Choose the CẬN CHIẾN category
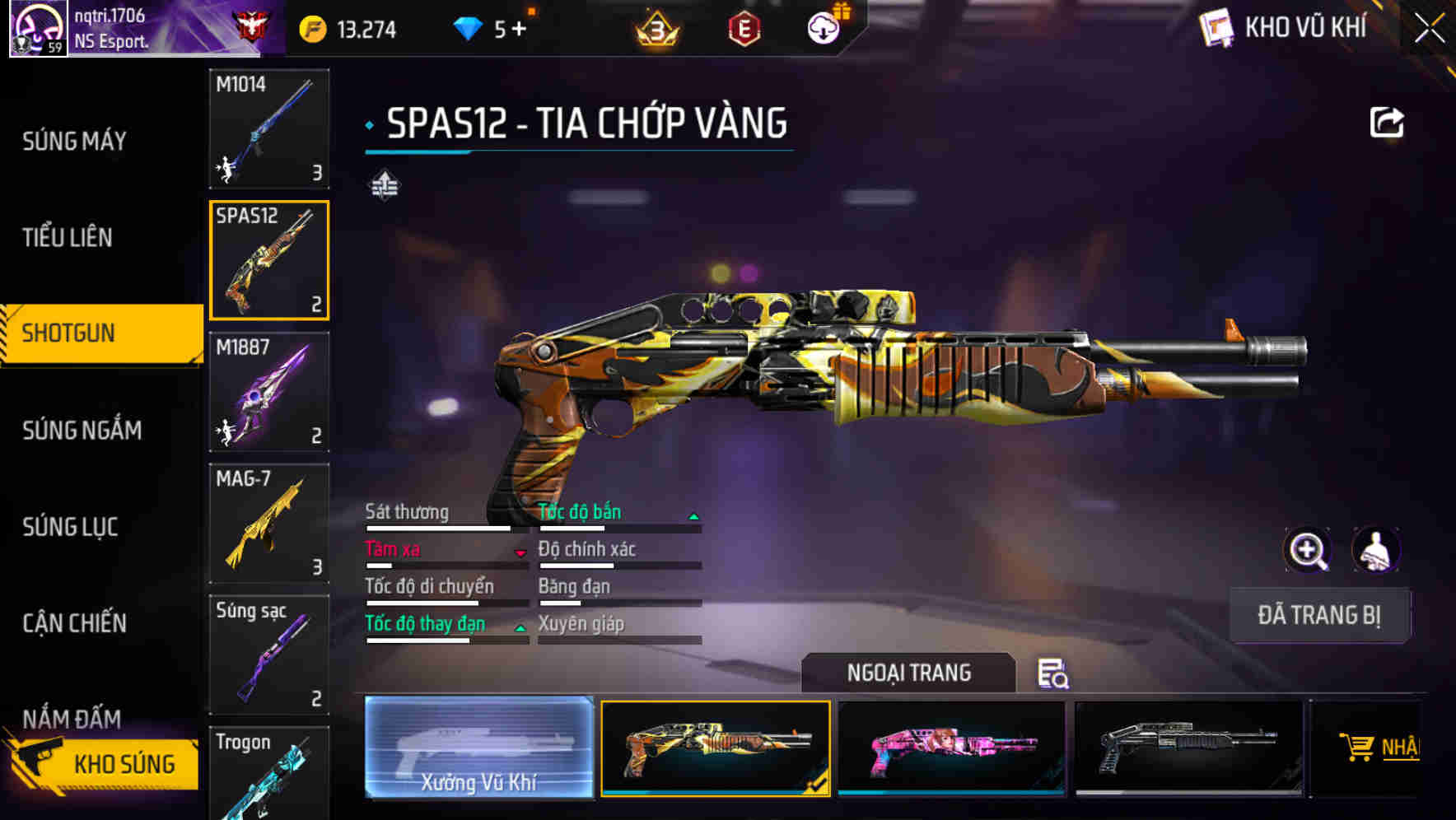This screenshot has height=820, width=1456. [74, 623]
